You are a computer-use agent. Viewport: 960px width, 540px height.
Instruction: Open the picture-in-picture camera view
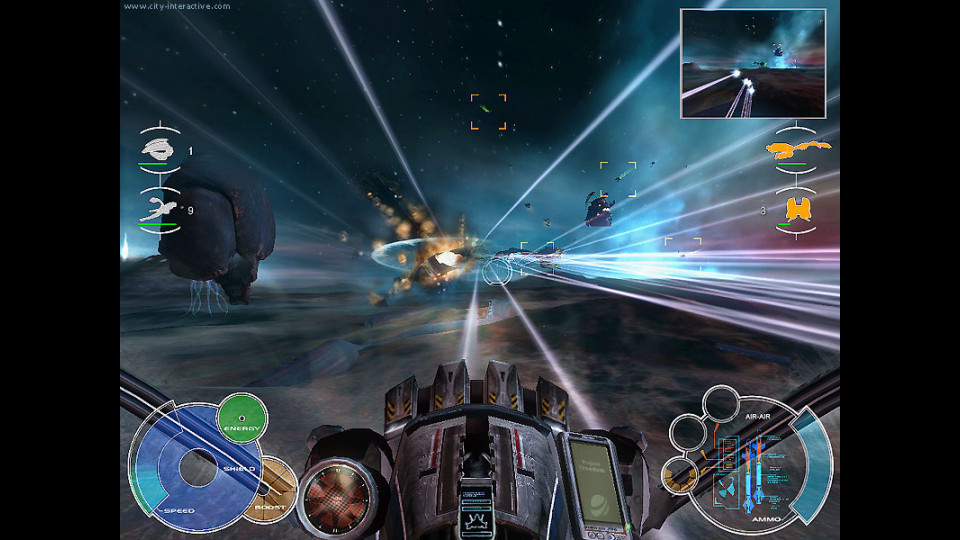point(753,62)
